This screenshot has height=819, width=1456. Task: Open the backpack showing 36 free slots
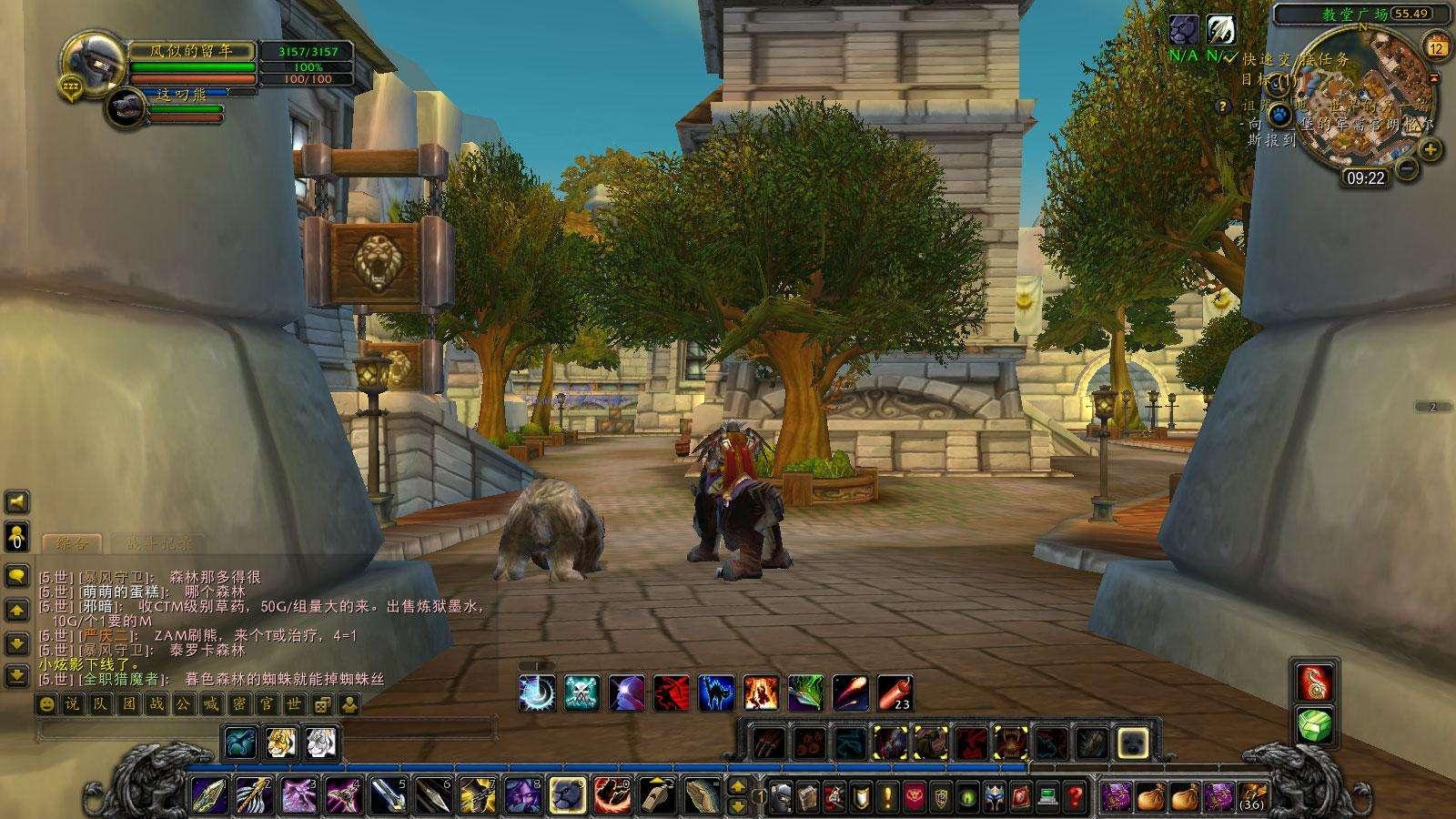(1251, 796)
